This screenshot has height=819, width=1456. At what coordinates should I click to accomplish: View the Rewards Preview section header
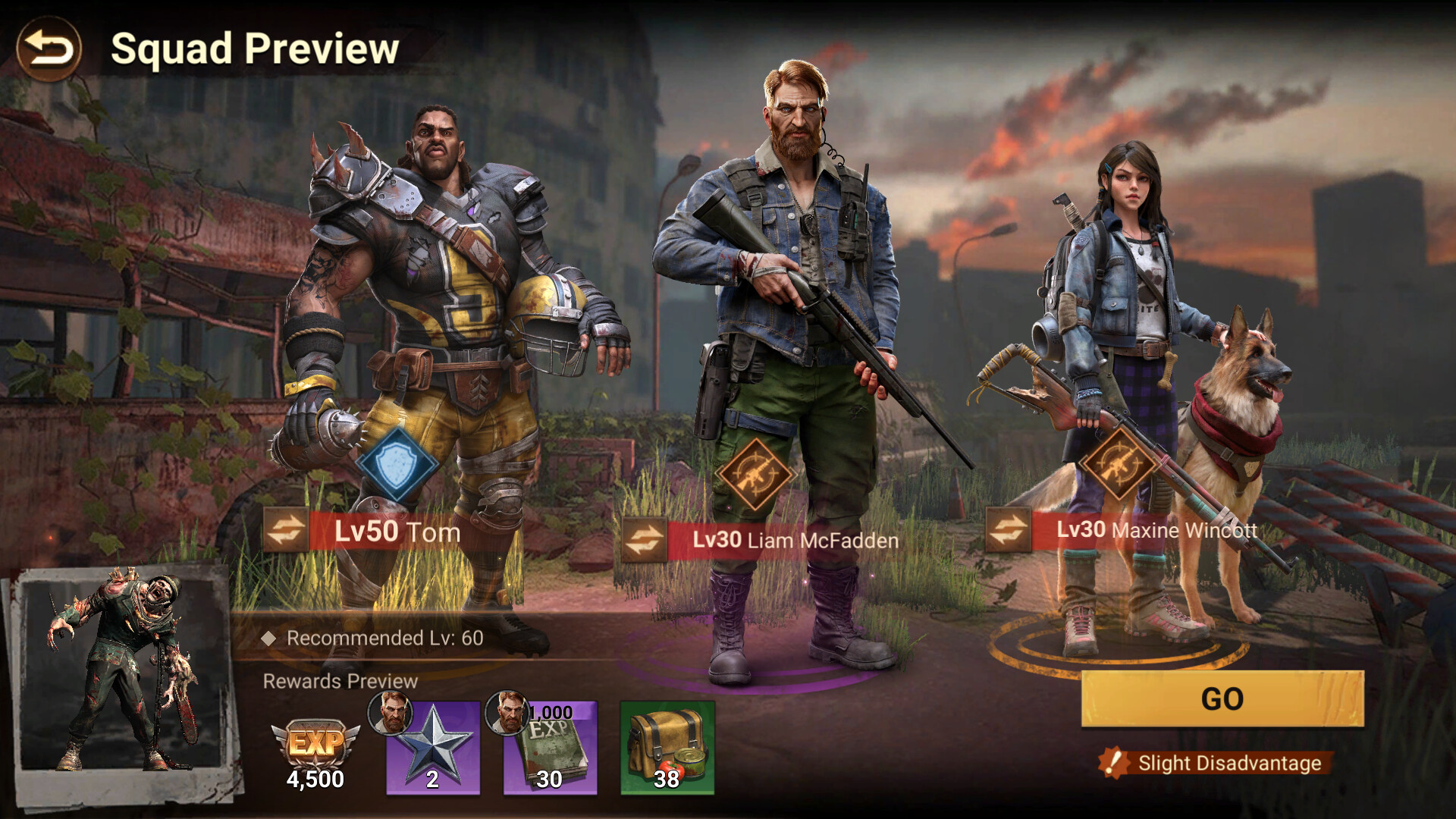(x=340, y=681)
